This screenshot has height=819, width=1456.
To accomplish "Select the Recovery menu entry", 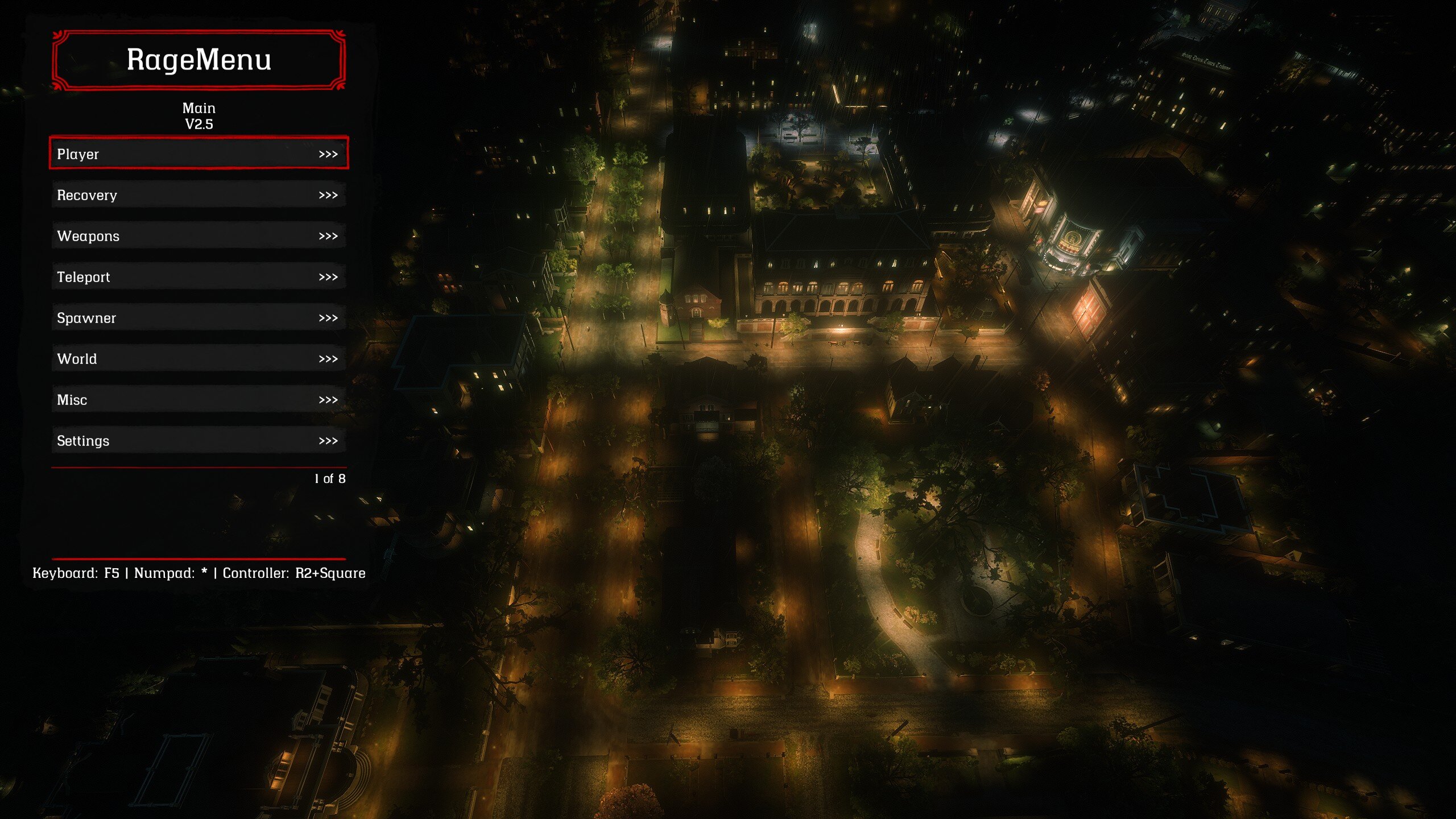I will (x=198, y=195).
